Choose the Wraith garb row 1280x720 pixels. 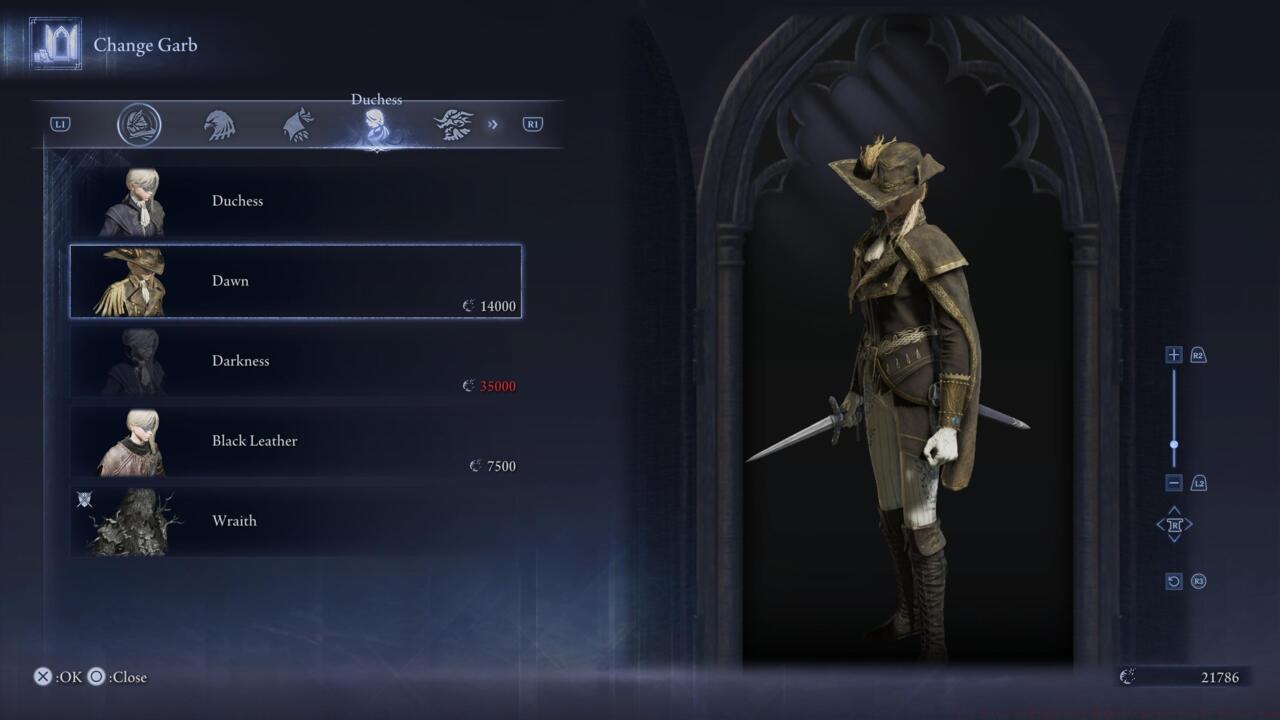pyautogui.click(x=295, y=521)
